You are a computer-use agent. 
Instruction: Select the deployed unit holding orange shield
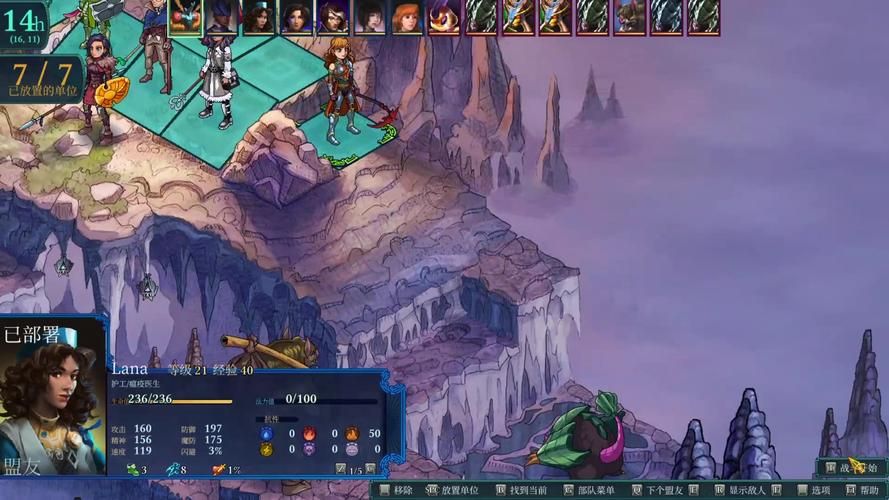coord(100,85)
